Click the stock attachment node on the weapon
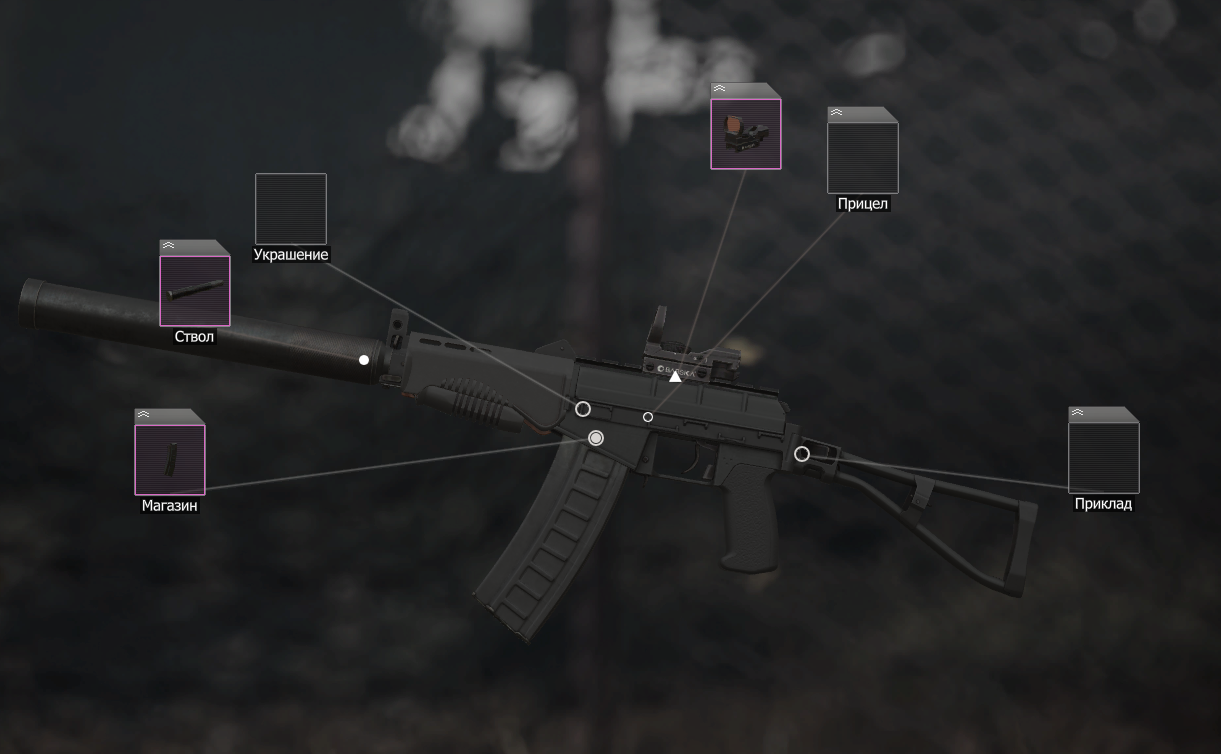 (x=801, y=454)
